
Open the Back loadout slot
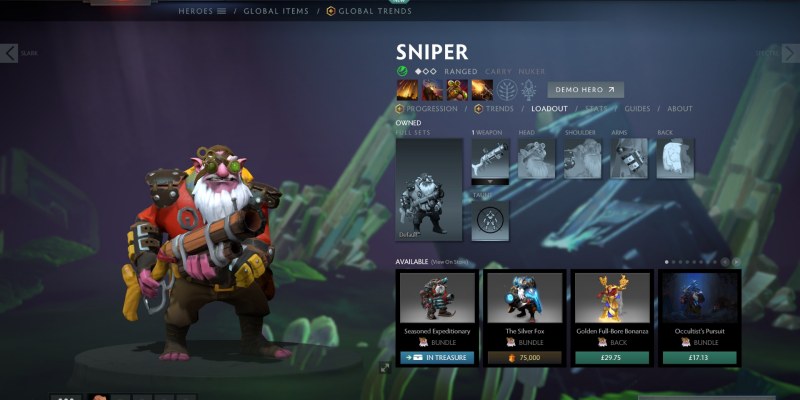[675, 159]
